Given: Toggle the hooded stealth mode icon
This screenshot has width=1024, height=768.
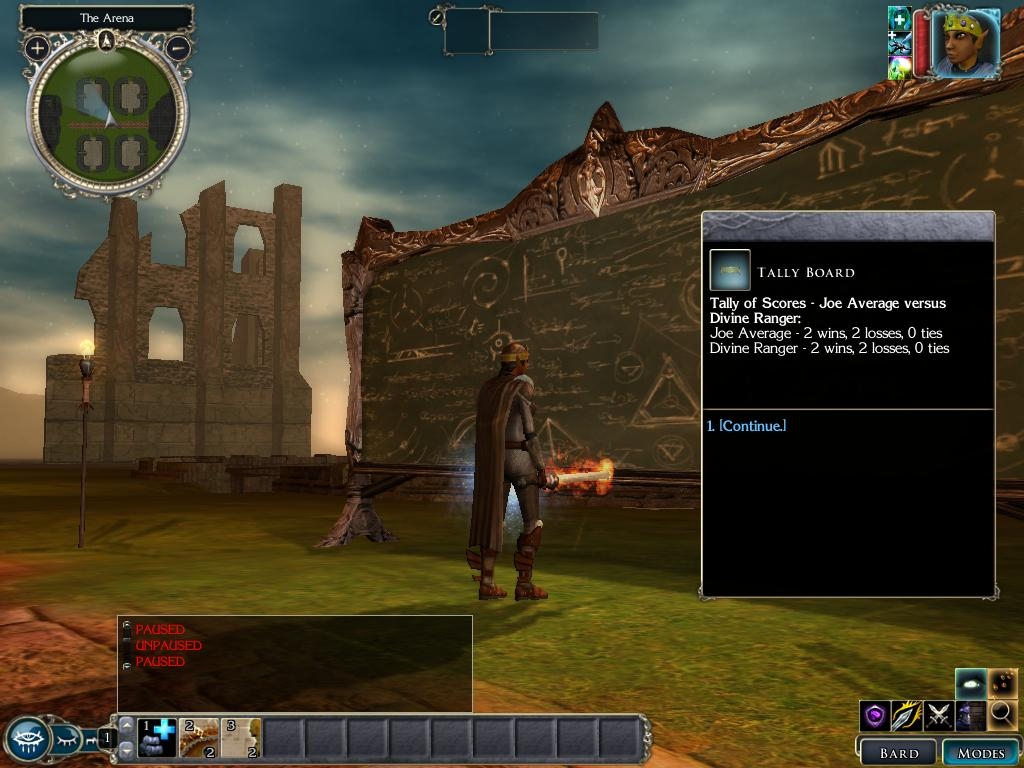Looking at the screenshot, I should click(970, 715).
